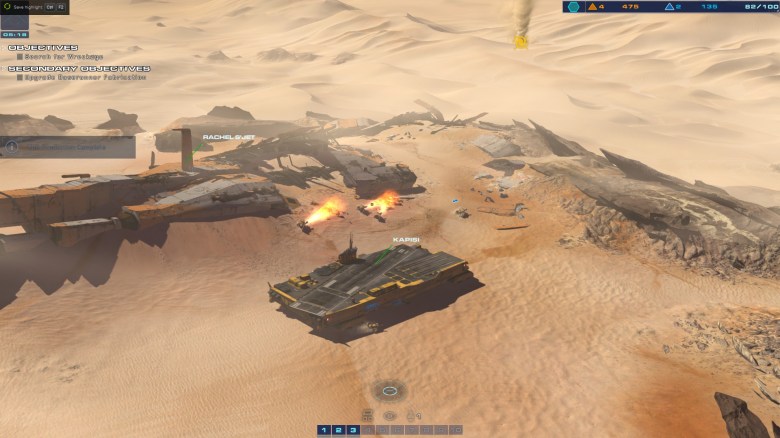This screenshot has width=780, height=438.
Task: Click the oval sensor icon above command bar
Action: [390, 389]
